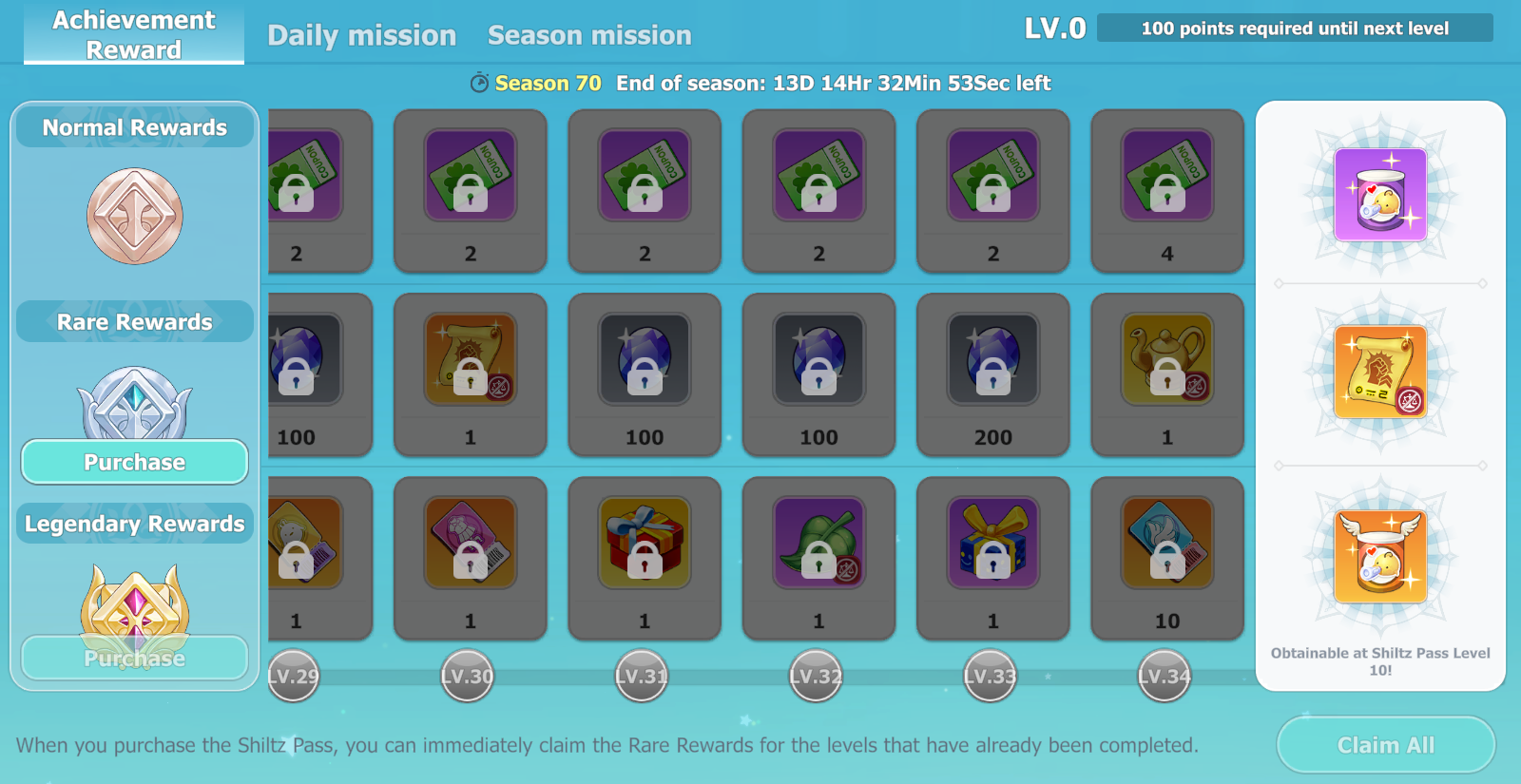Inspect the golden scroll milestone reward
The height and width of the screenshot is (784, 1521).
coord(1380,372)
